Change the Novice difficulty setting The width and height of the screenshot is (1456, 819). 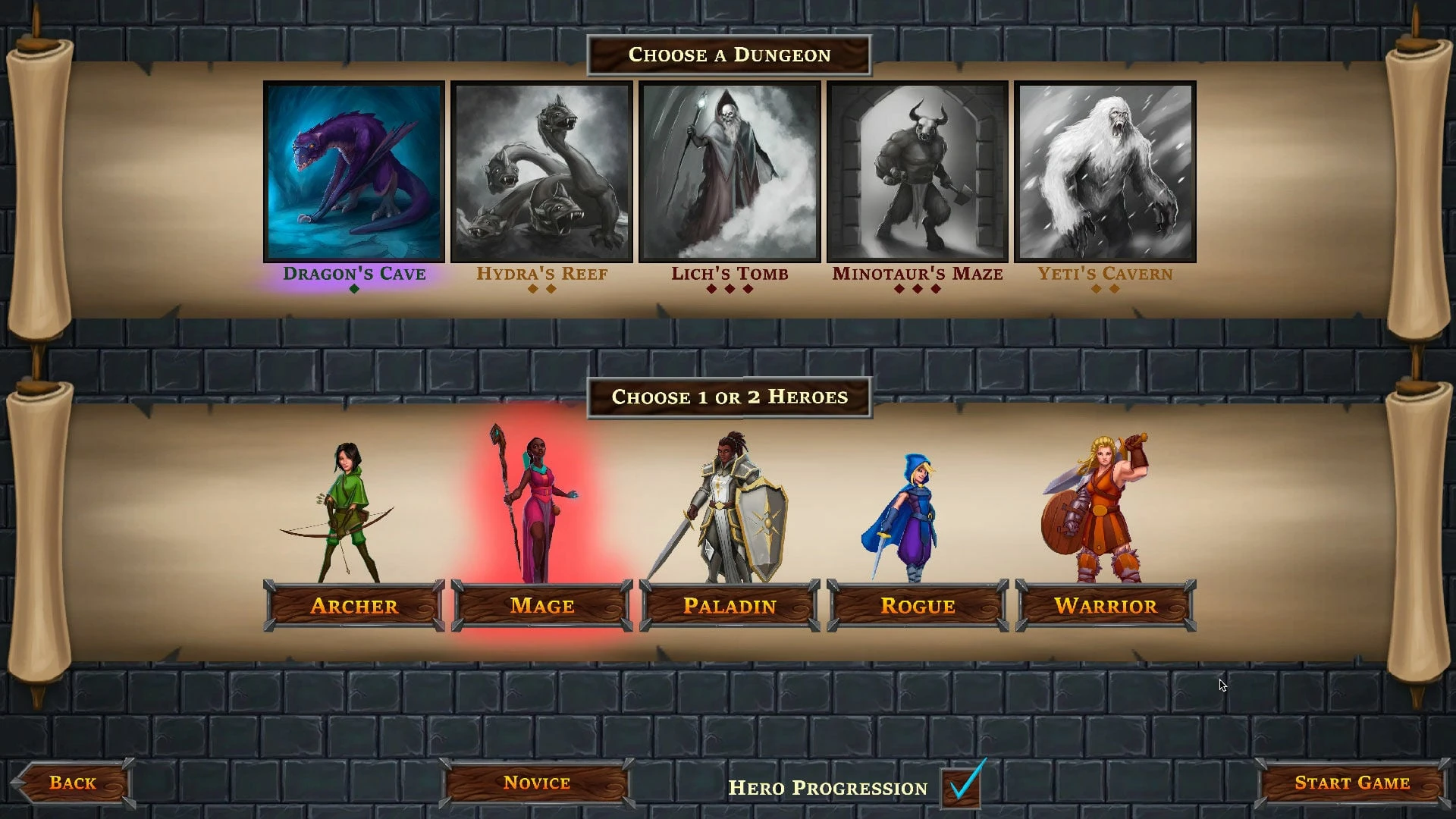(x=536, y=783)
